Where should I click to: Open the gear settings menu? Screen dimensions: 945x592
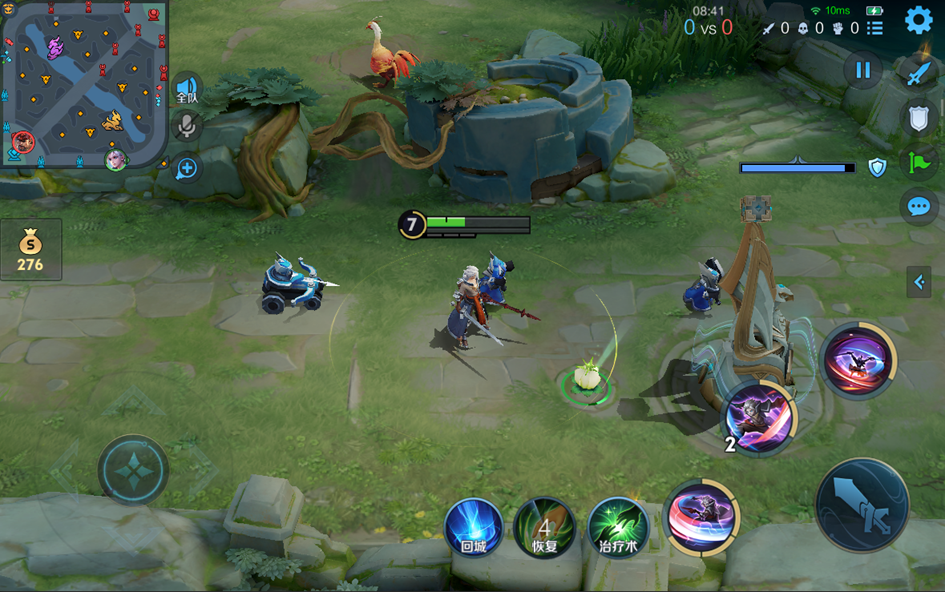(918, 21)
